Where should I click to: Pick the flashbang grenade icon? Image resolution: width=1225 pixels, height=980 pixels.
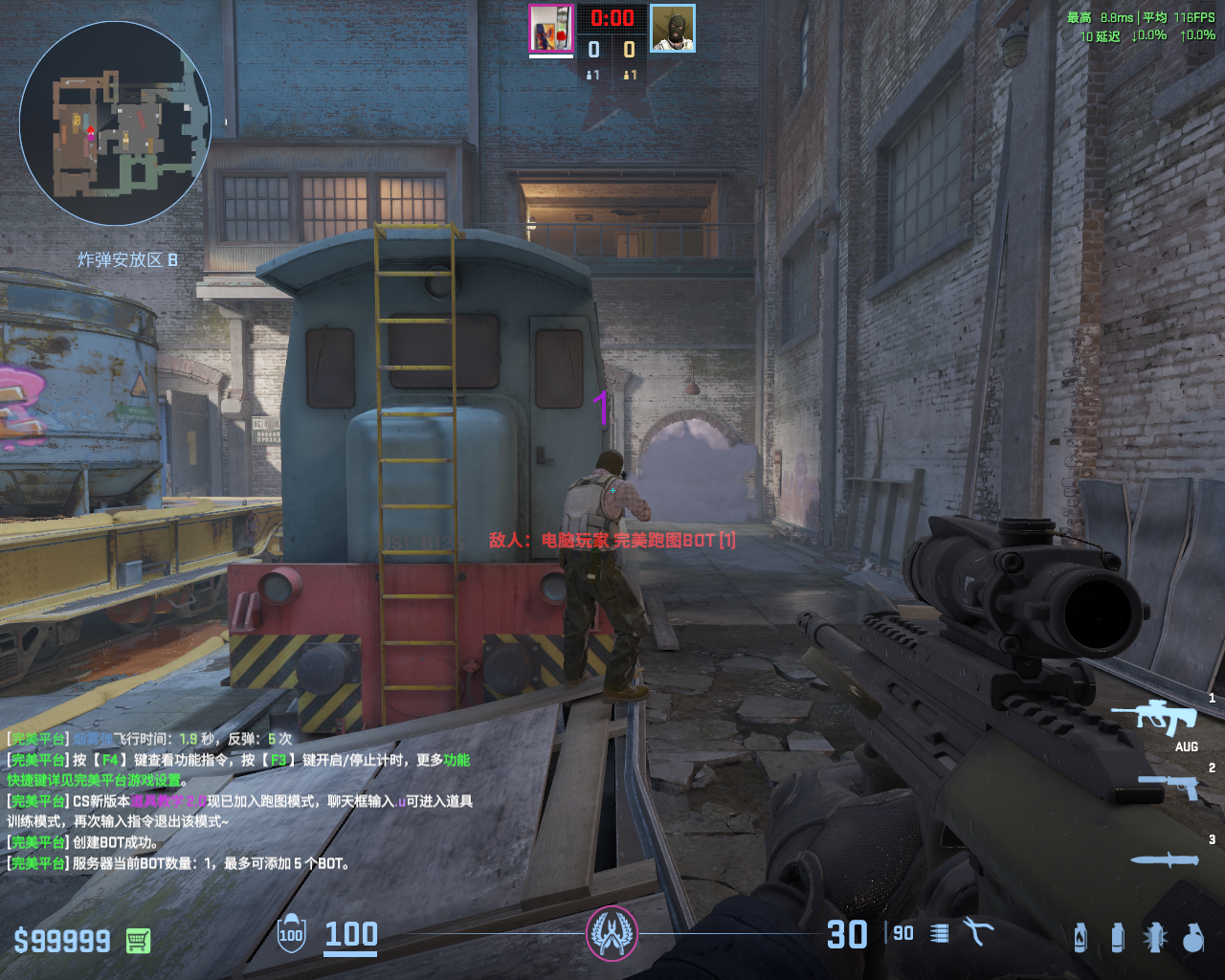click(1155, 937)
